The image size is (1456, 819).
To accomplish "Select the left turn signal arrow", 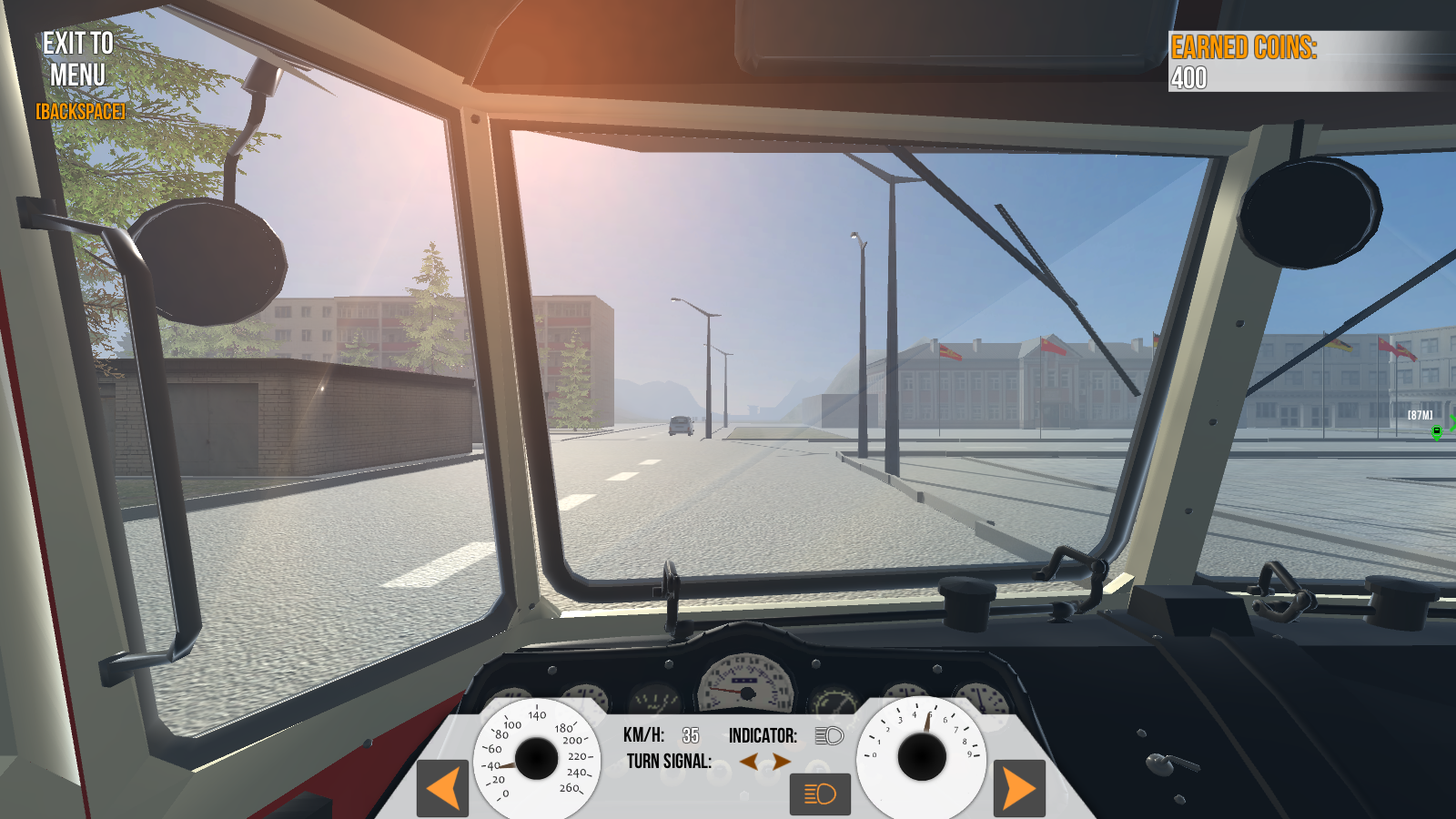I will [x=750, y=761].
